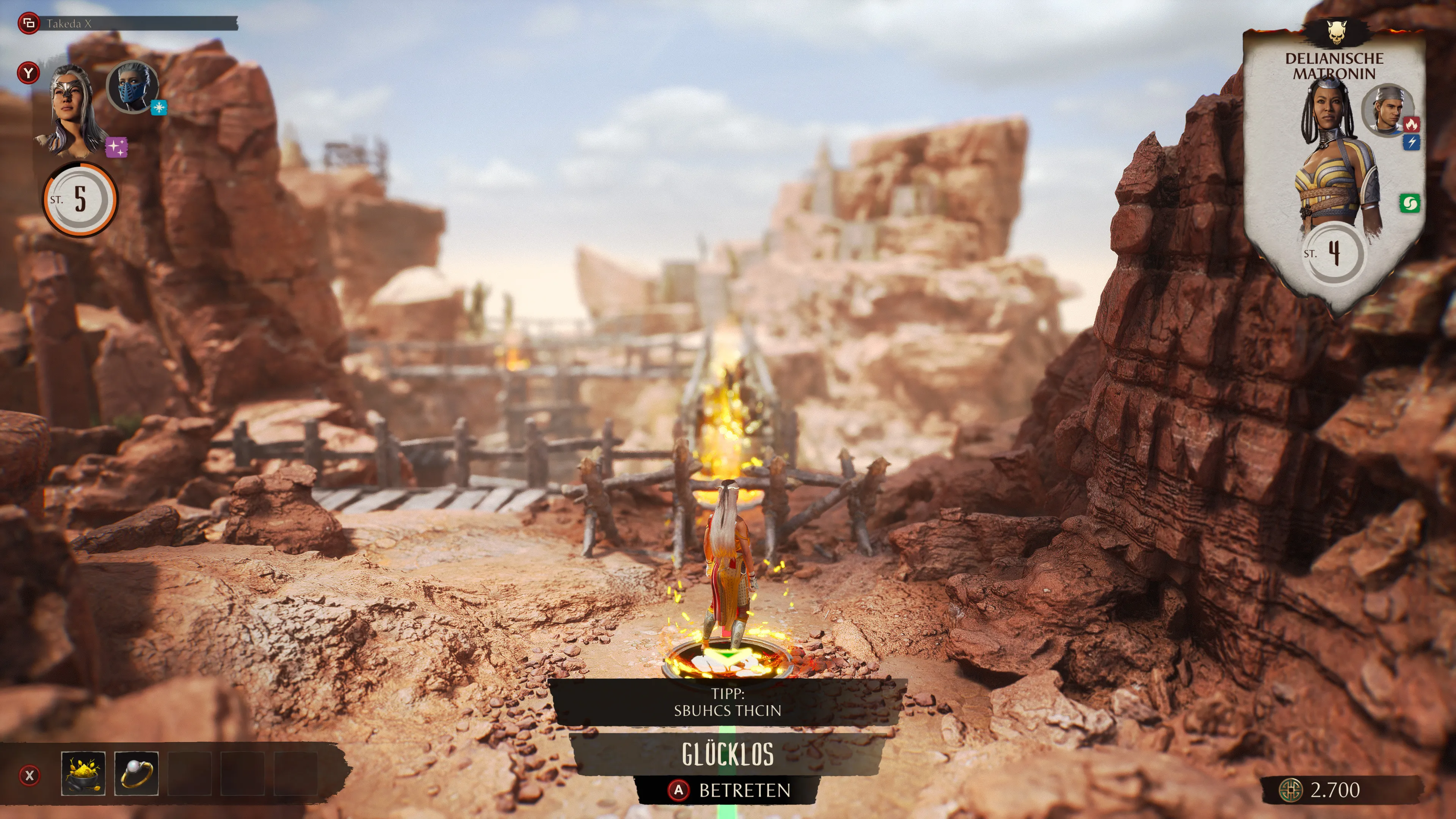This screenshot has width=1456, height=819.
Task: Inspect the purple sparkle element badge
Action: point(116,147)
